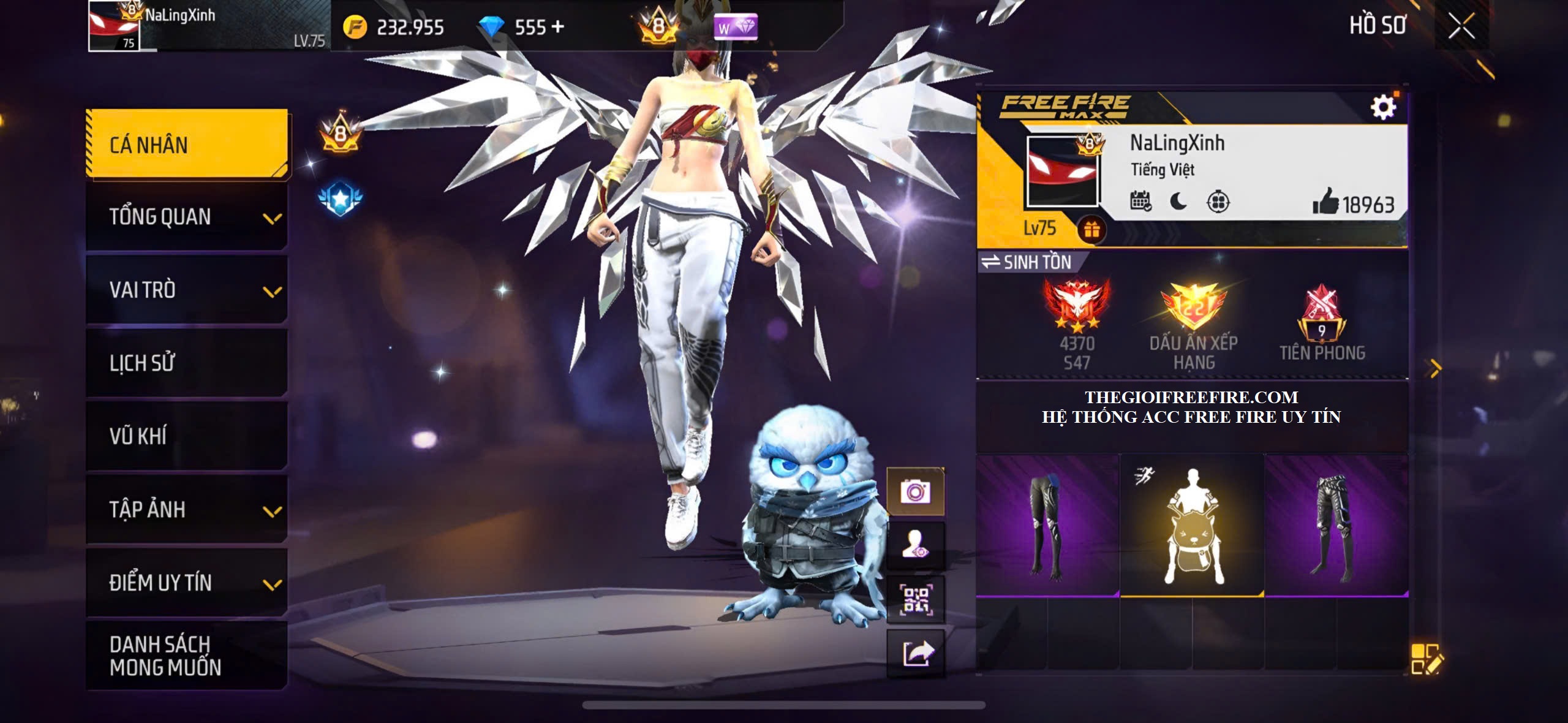Click the edit layout icon
Viewport: 1568px width, 723px height.
tap(1426, 659)
